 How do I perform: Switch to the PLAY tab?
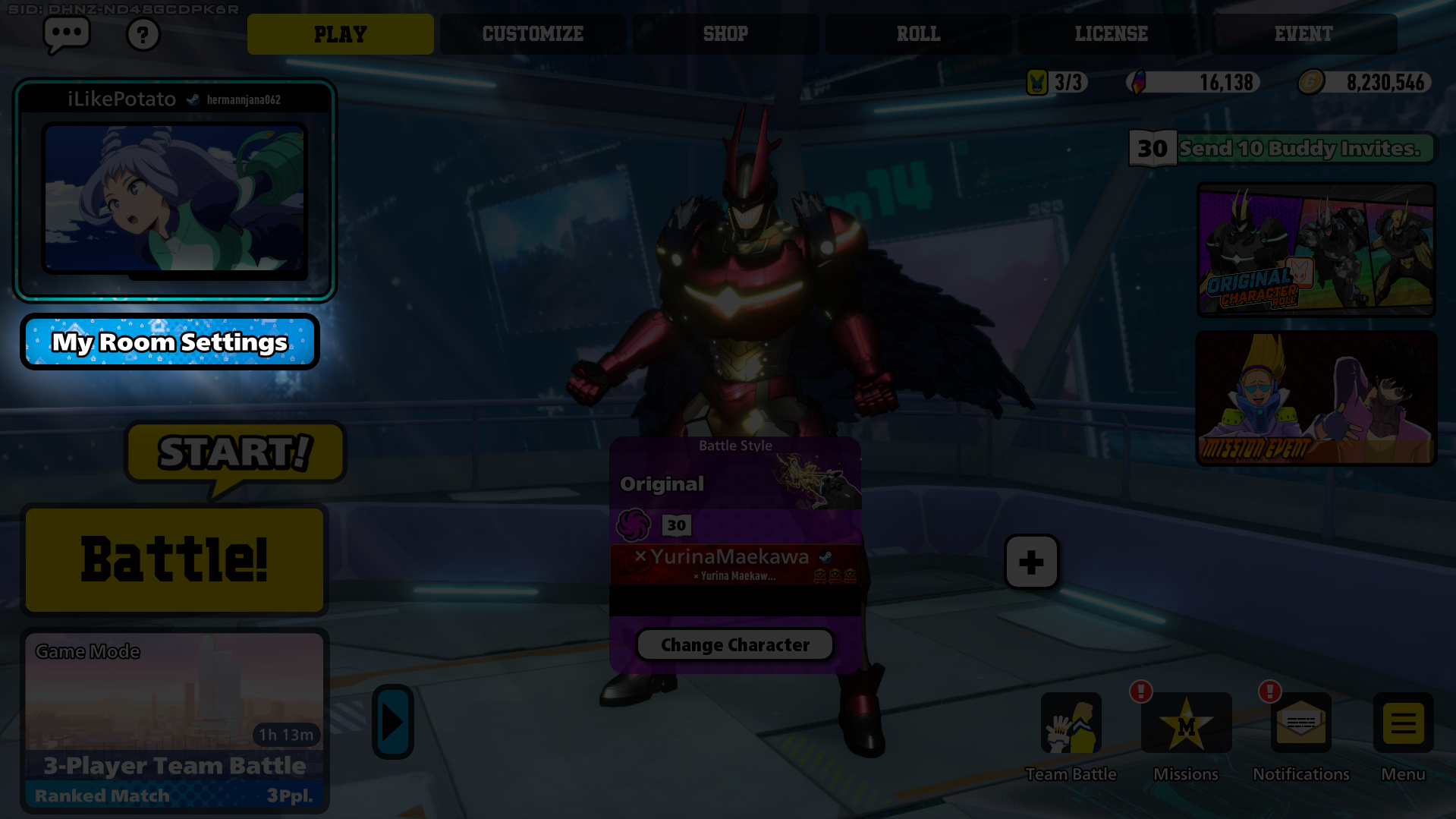[x=340, y=34]
